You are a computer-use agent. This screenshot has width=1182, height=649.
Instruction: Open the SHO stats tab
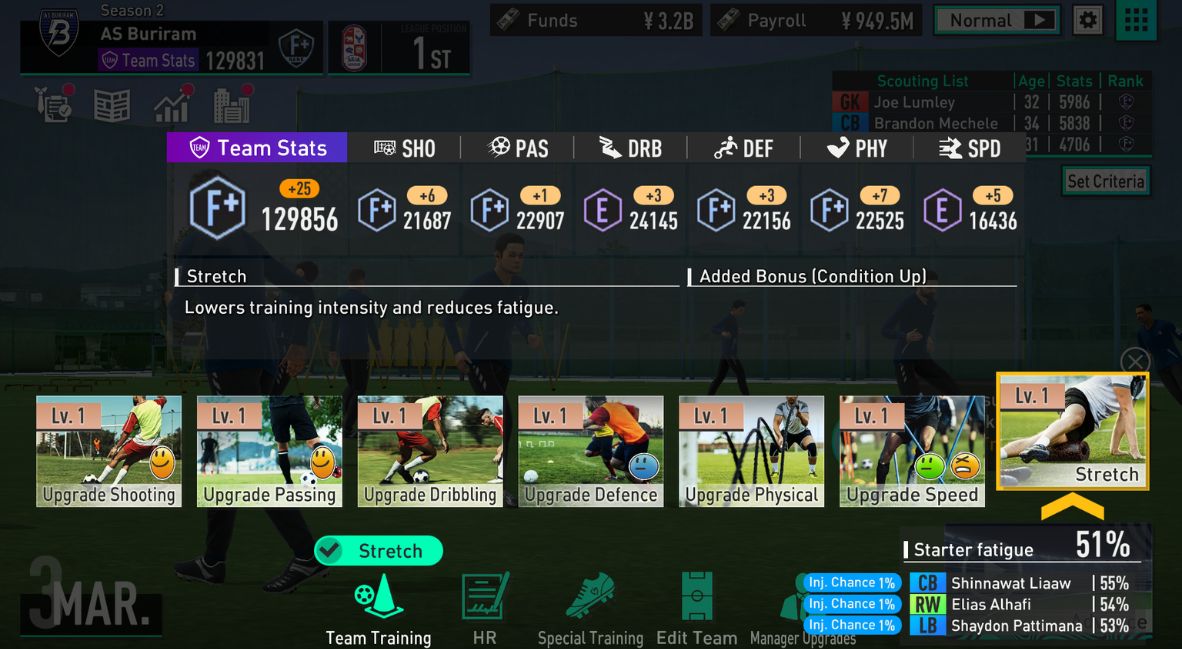click(x=404, y=148)
